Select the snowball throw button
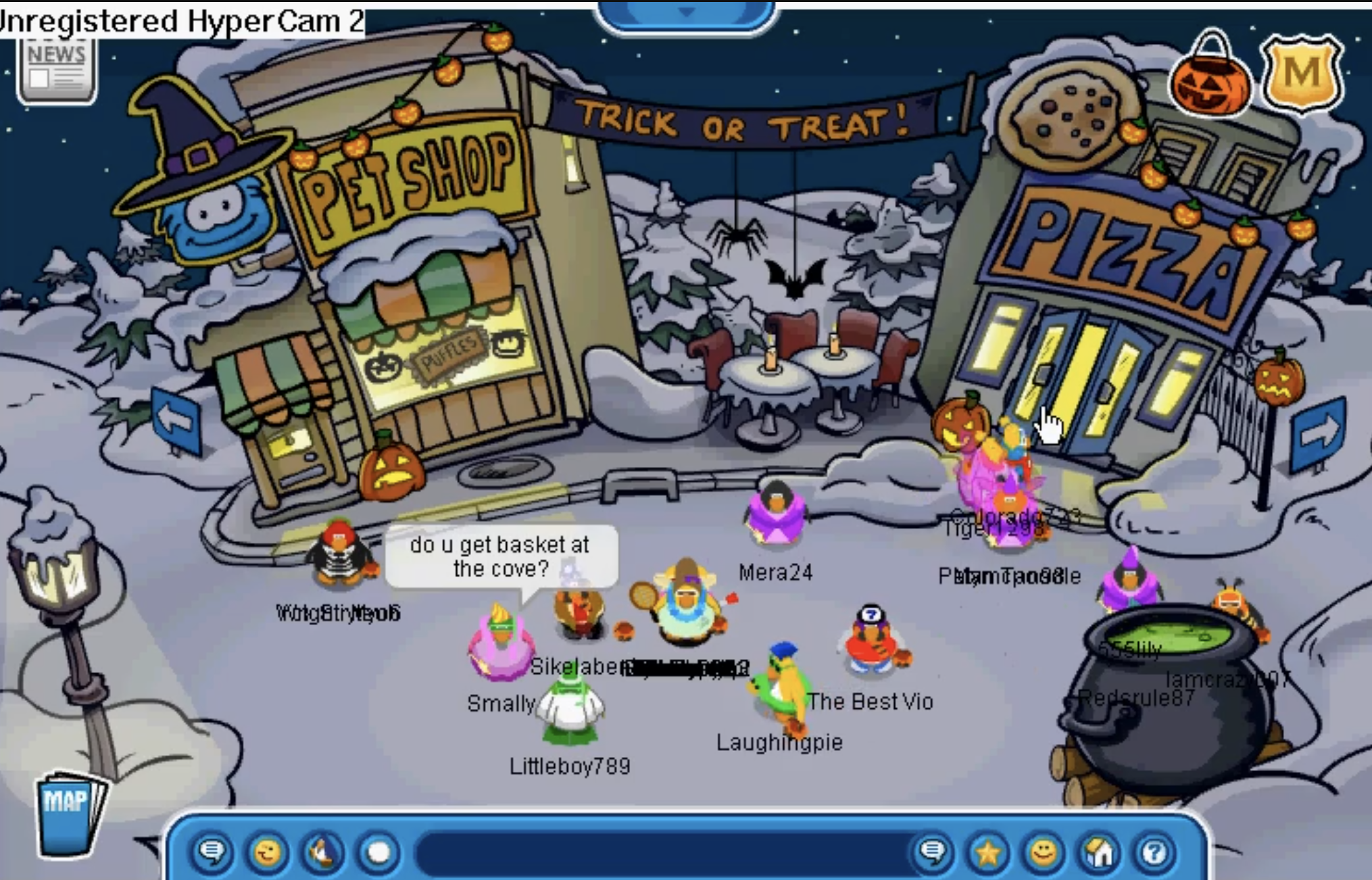The width and height of the screenshot is (1372, 880). point(378,852)
